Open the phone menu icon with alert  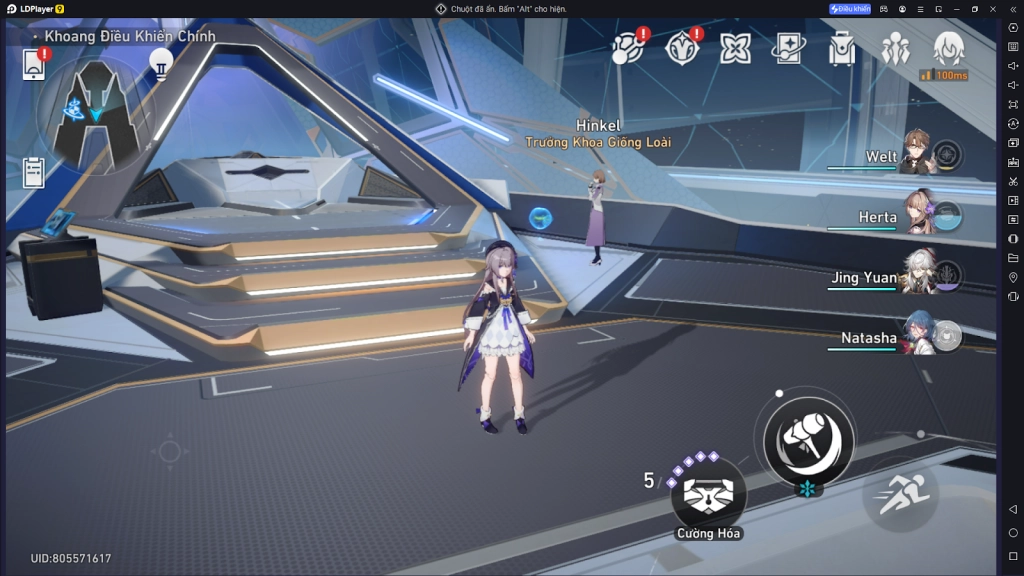(35, 64)
